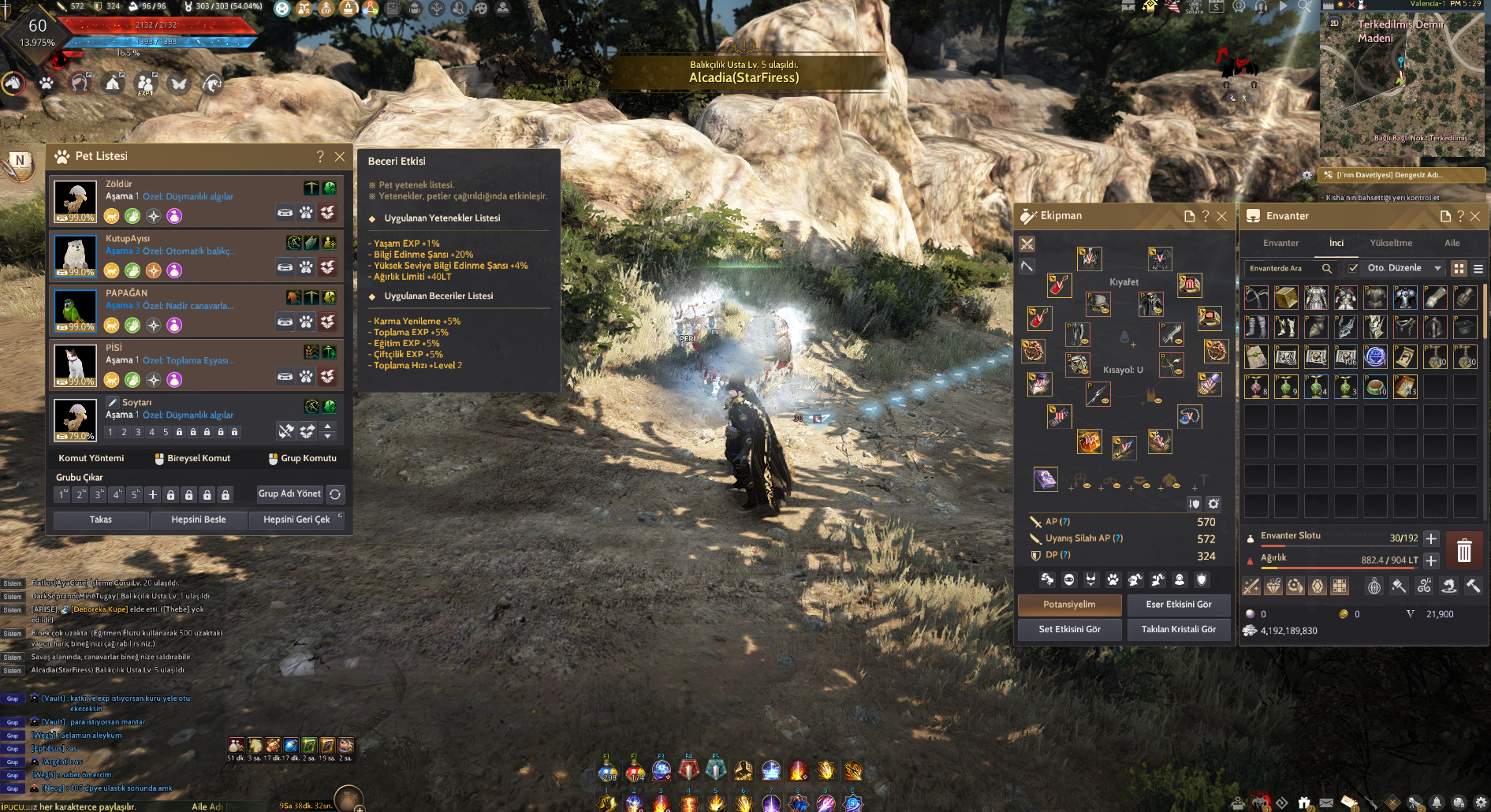Close the Envanter window
The height and width of the screenshot is (812, 1491).
[x=1475, y=216]
